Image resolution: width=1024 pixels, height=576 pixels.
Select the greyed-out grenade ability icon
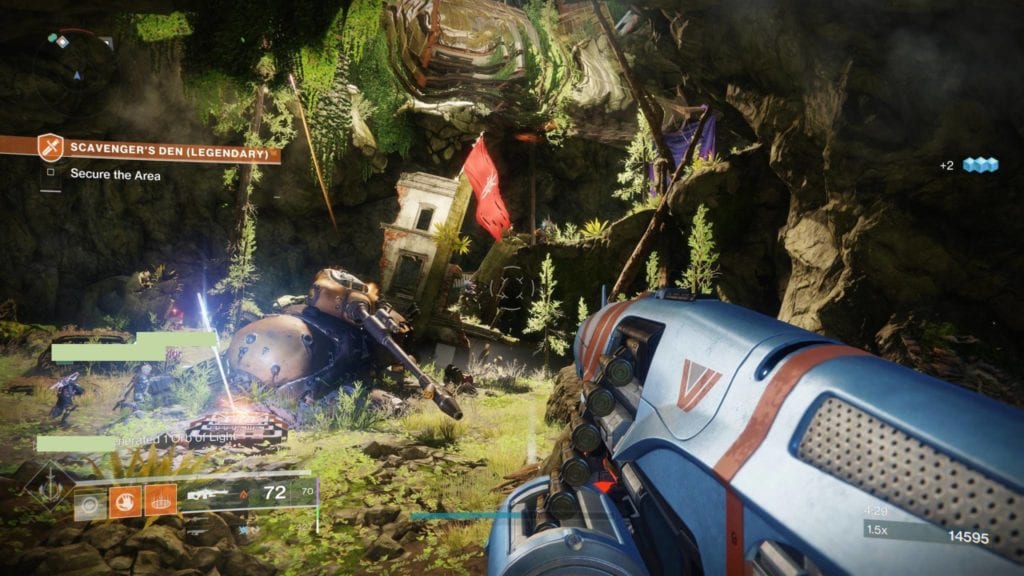90,501
